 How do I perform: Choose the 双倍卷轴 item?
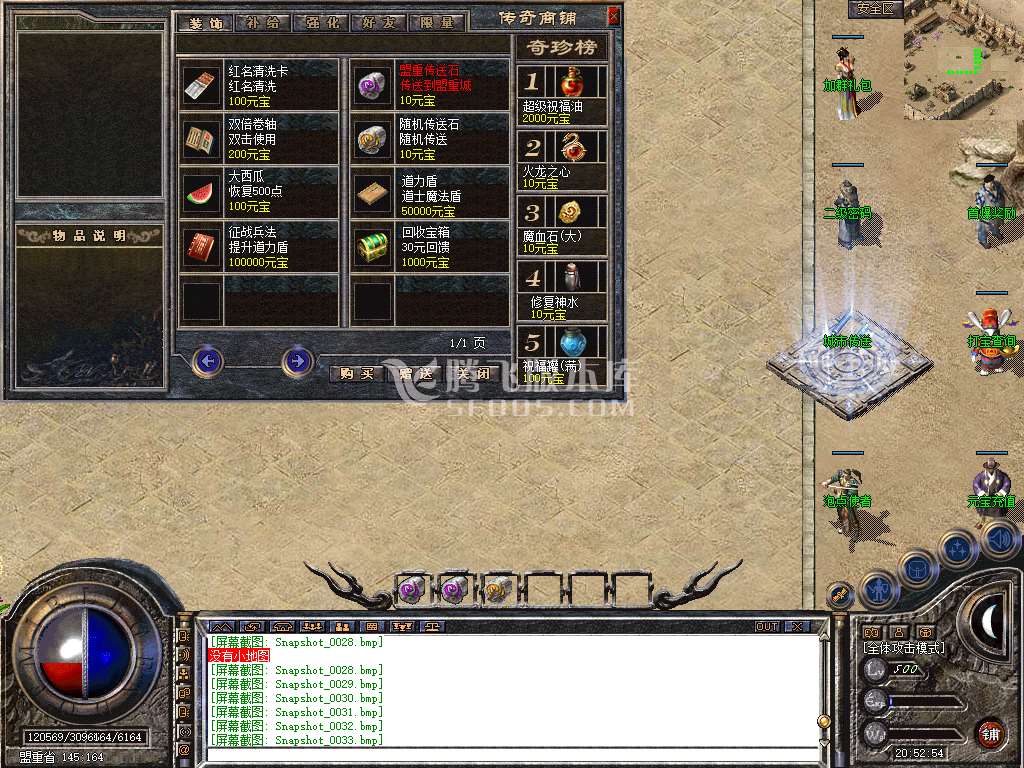point(260,140)
